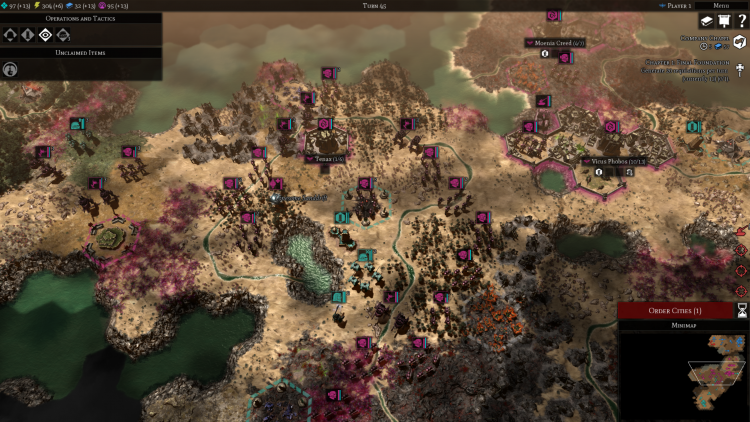
Task: Select the bell-shaped operation icon
Action: pyautogui.click(x=10, y=35)
